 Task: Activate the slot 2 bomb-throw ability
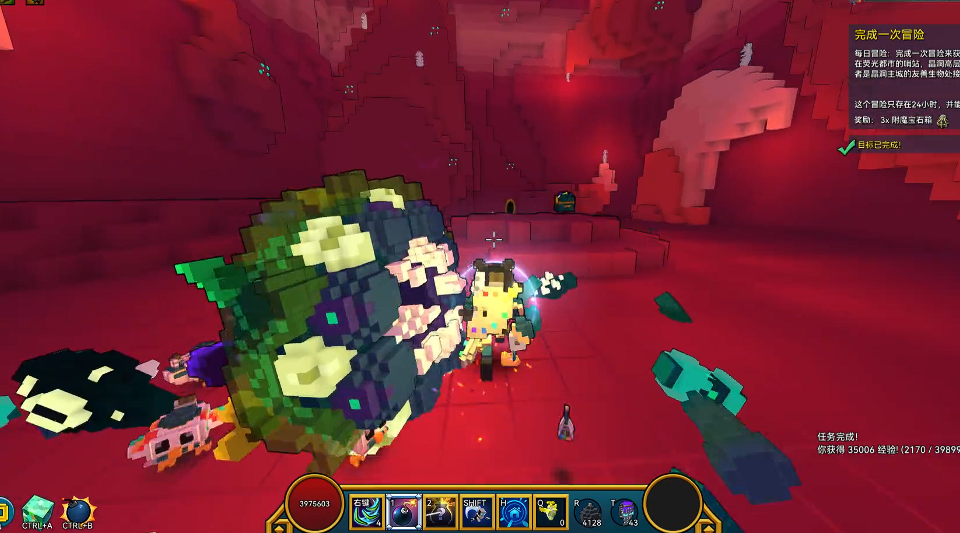(440, 511)
